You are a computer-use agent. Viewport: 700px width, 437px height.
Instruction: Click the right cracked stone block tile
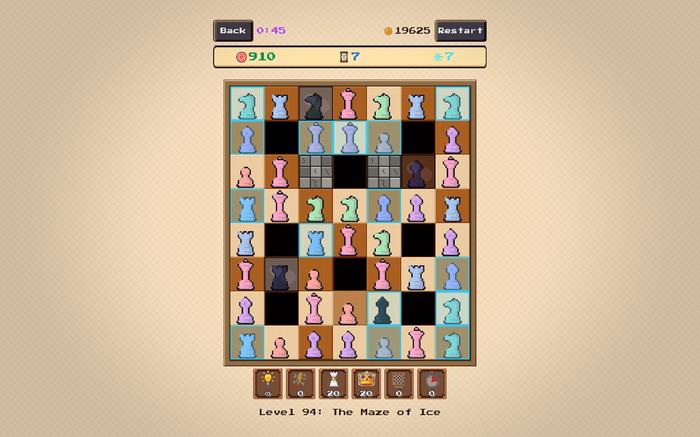point(383,172)
